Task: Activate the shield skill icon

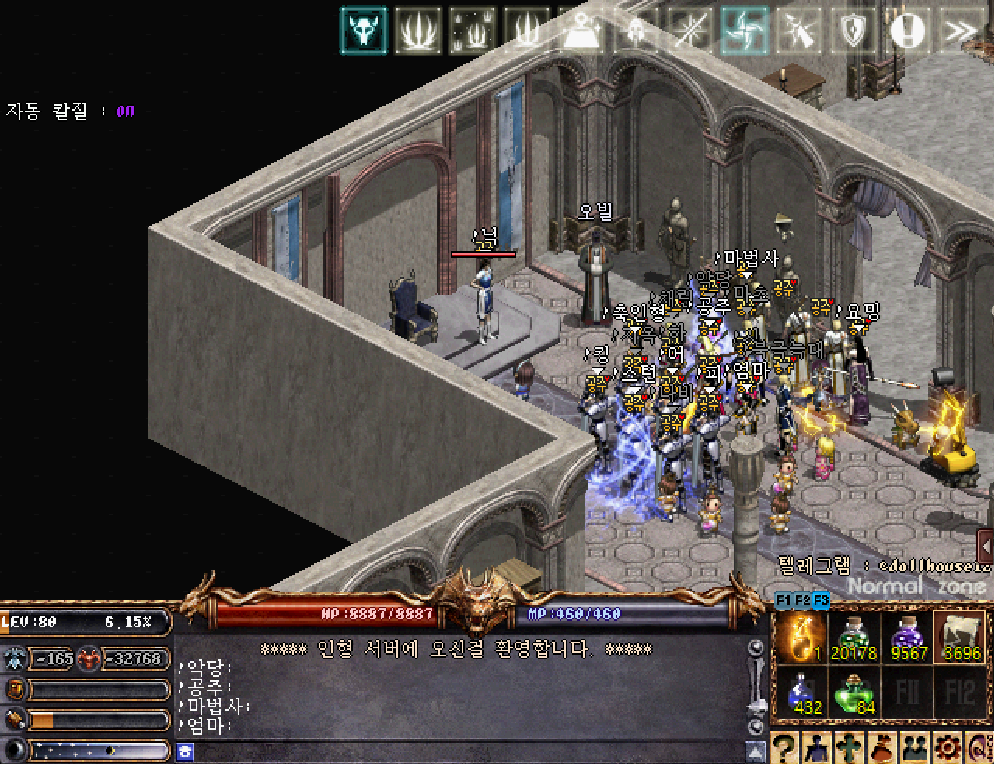Action: point(852,30)
